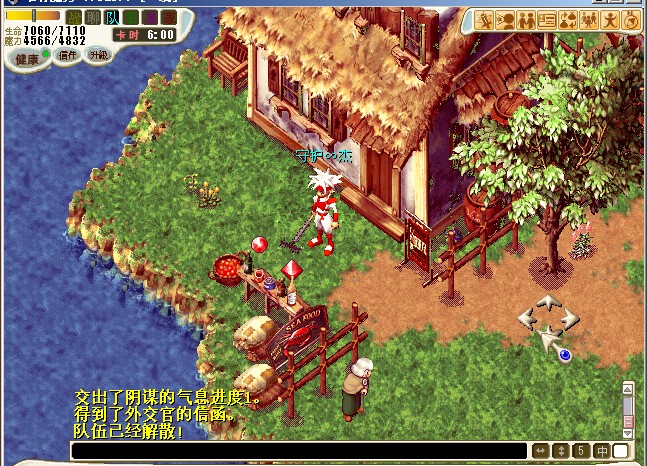
Task: Click the horizontal double-arrow chat button
Action: coord(541,452)
